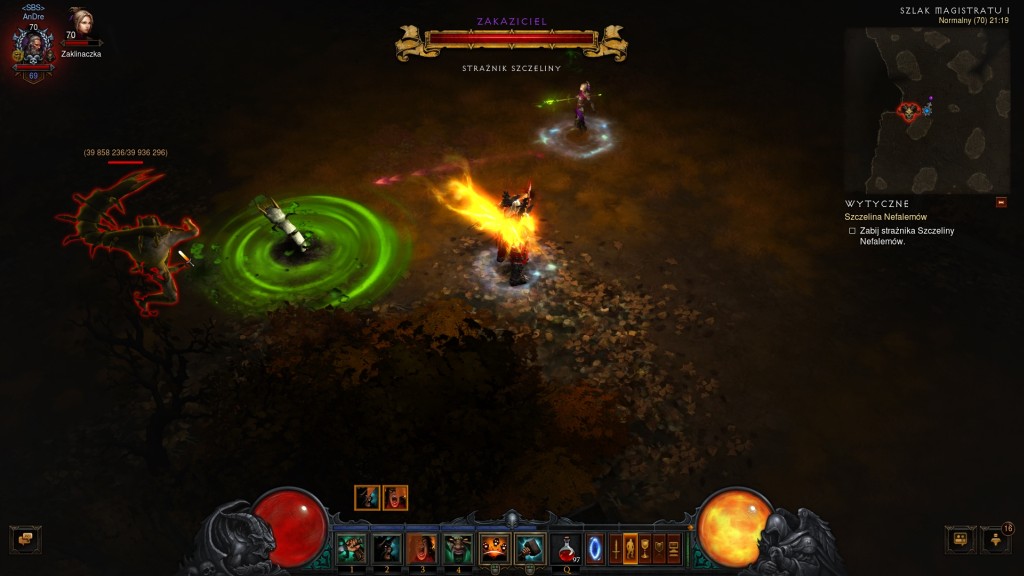Open the chat bubble button
This screenshot has width=1024, height=576.
pos(25,540)
